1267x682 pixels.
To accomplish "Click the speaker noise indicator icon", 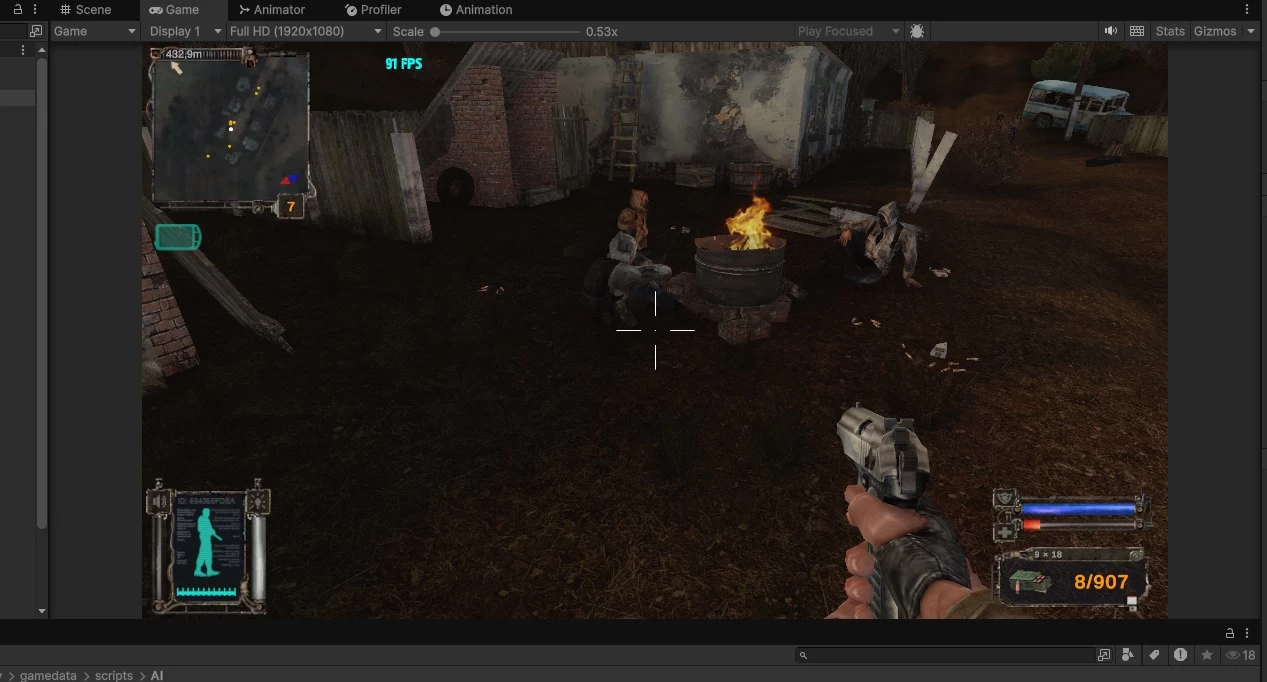I will (x=157, y=501).
